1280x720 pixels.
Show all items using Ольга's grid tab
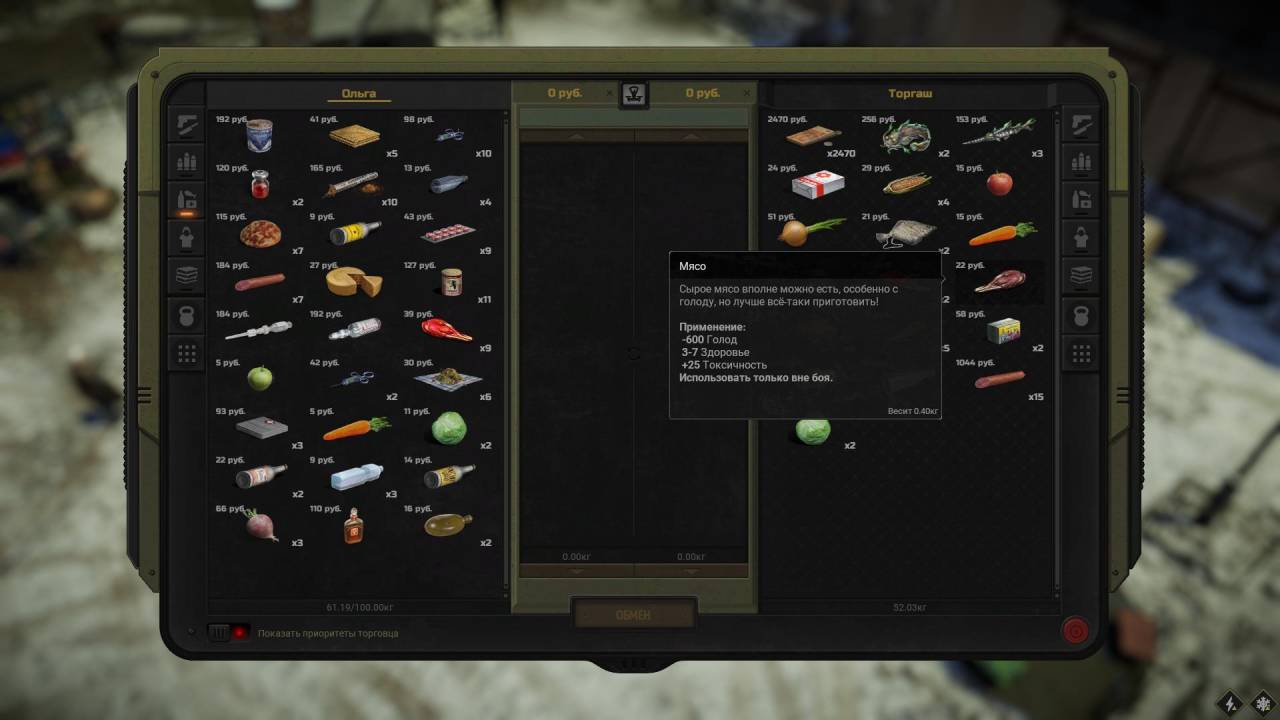pyautogui.click(x=187, y=353)
